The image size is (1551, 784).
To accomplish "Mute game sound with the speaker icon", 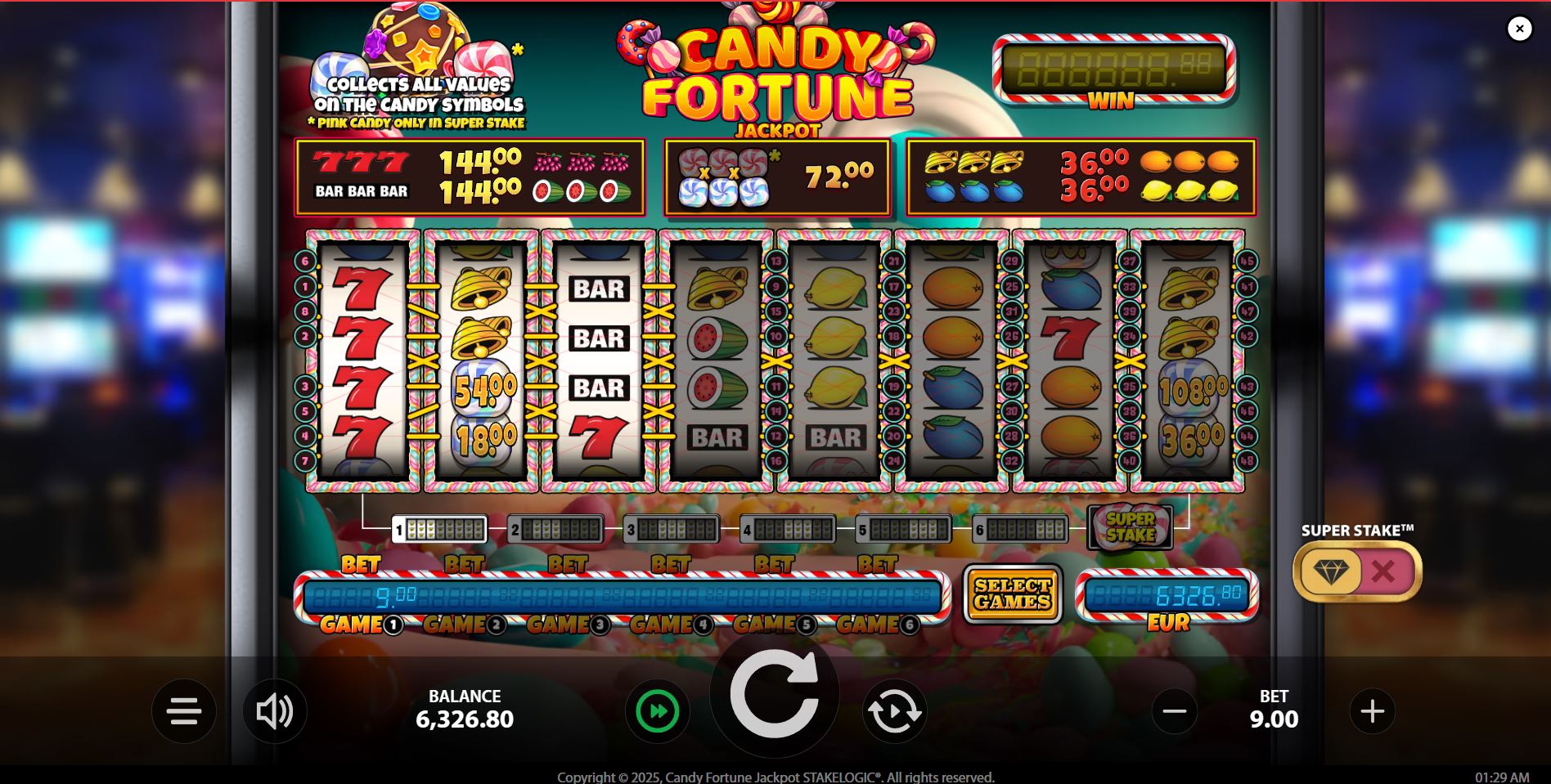I will point(276,710).
